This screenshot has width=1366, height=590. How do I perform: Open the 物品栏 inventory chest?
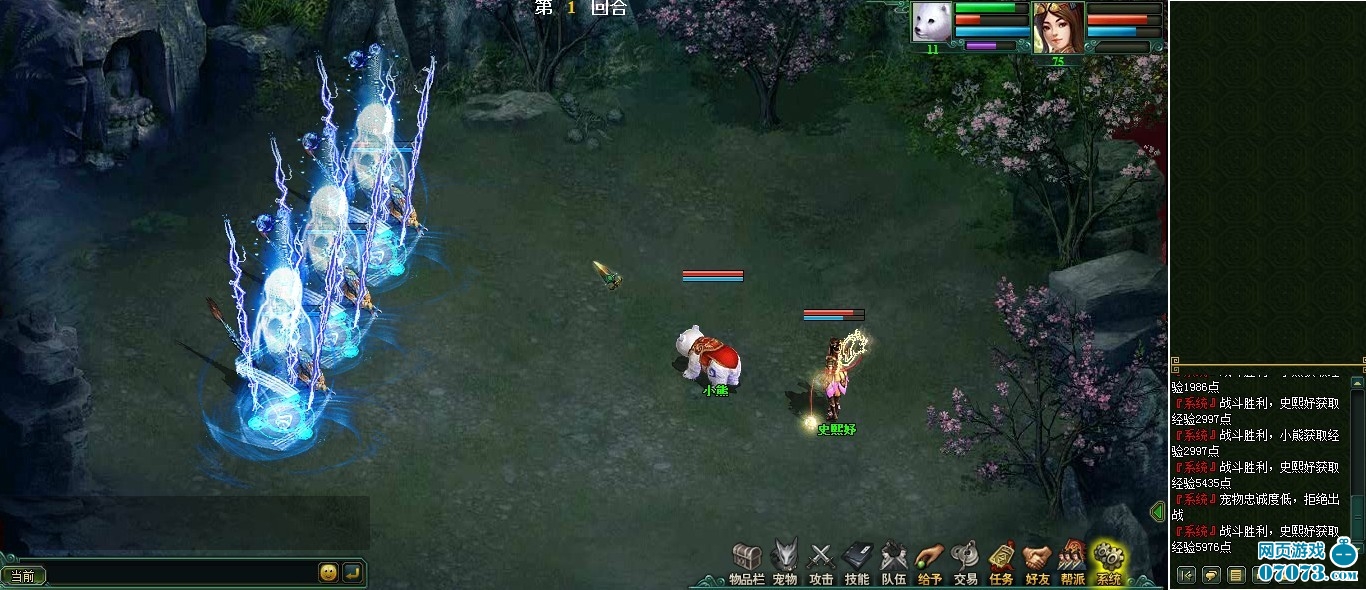[x=747, y=559]
